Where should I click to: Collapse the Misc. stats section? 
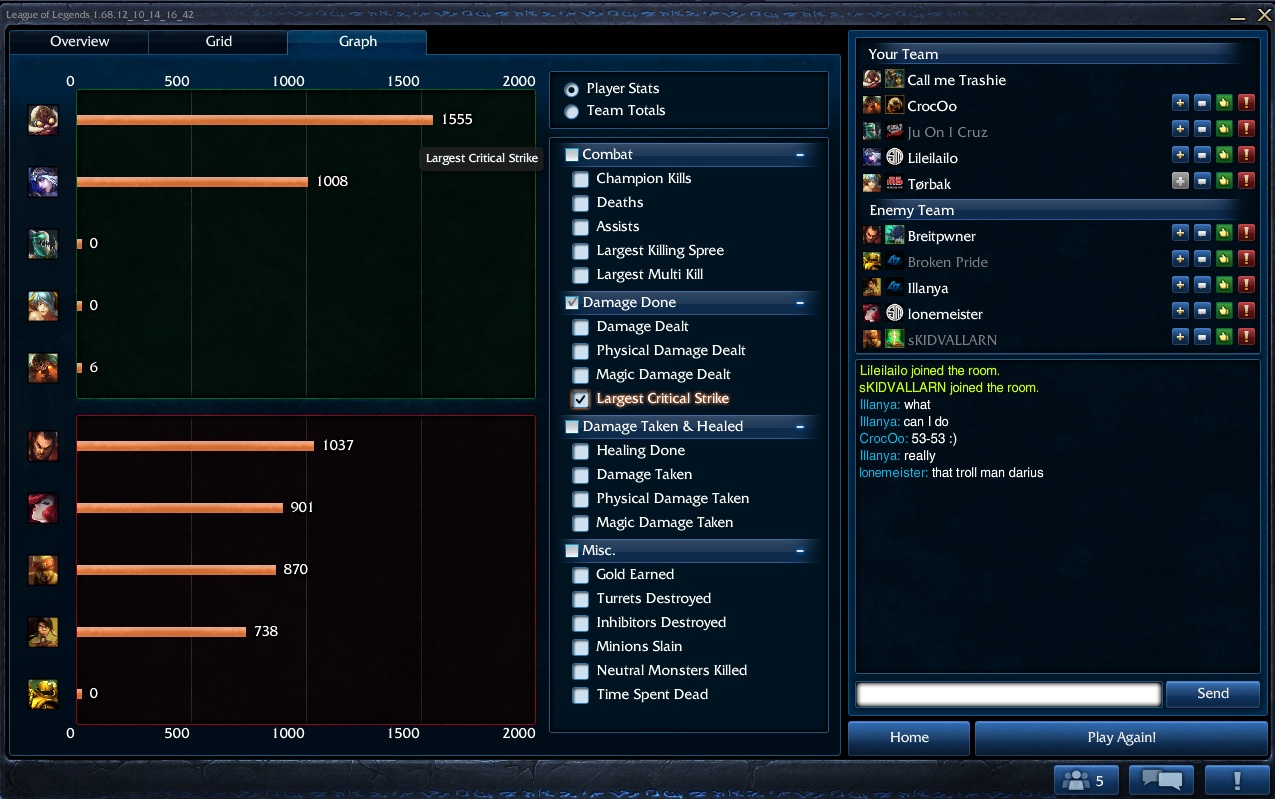pyautogui.click(x=800, y=551)
